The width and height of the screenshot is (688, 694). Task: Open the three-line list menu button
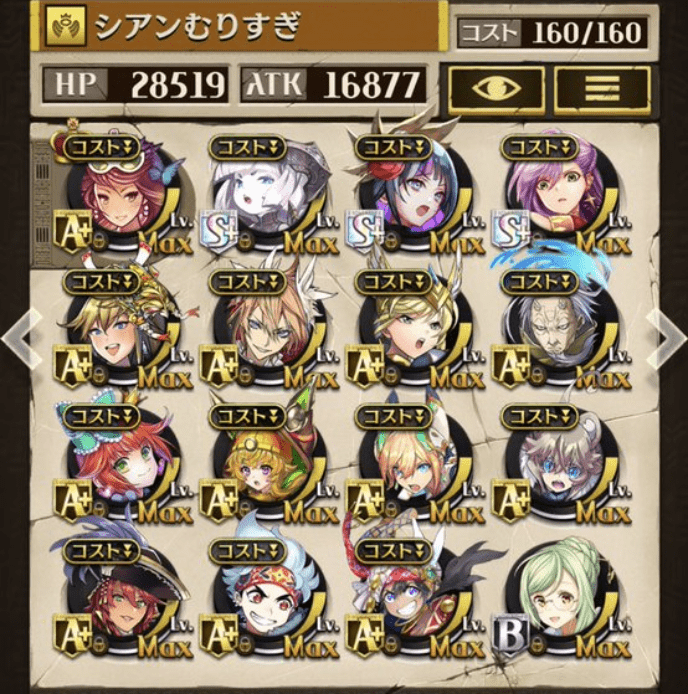pos(602,87)
